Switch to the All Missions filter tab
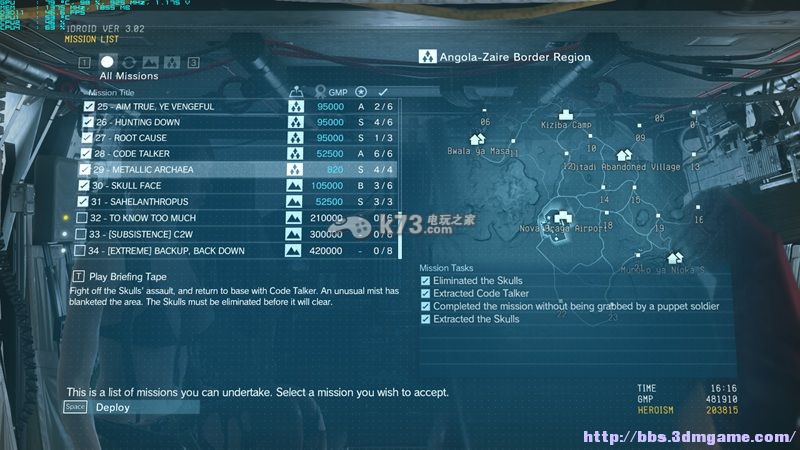Screen dimensions: 800x450 (107, 62)
